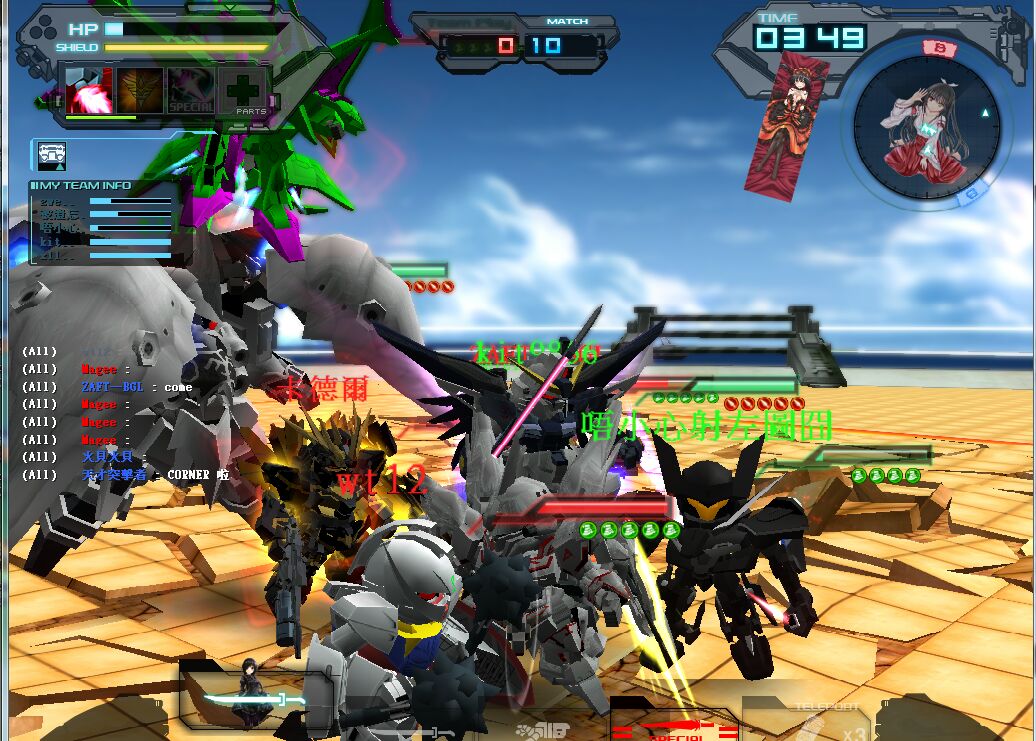Click the mech transform icon above team info

coord(52,155)
